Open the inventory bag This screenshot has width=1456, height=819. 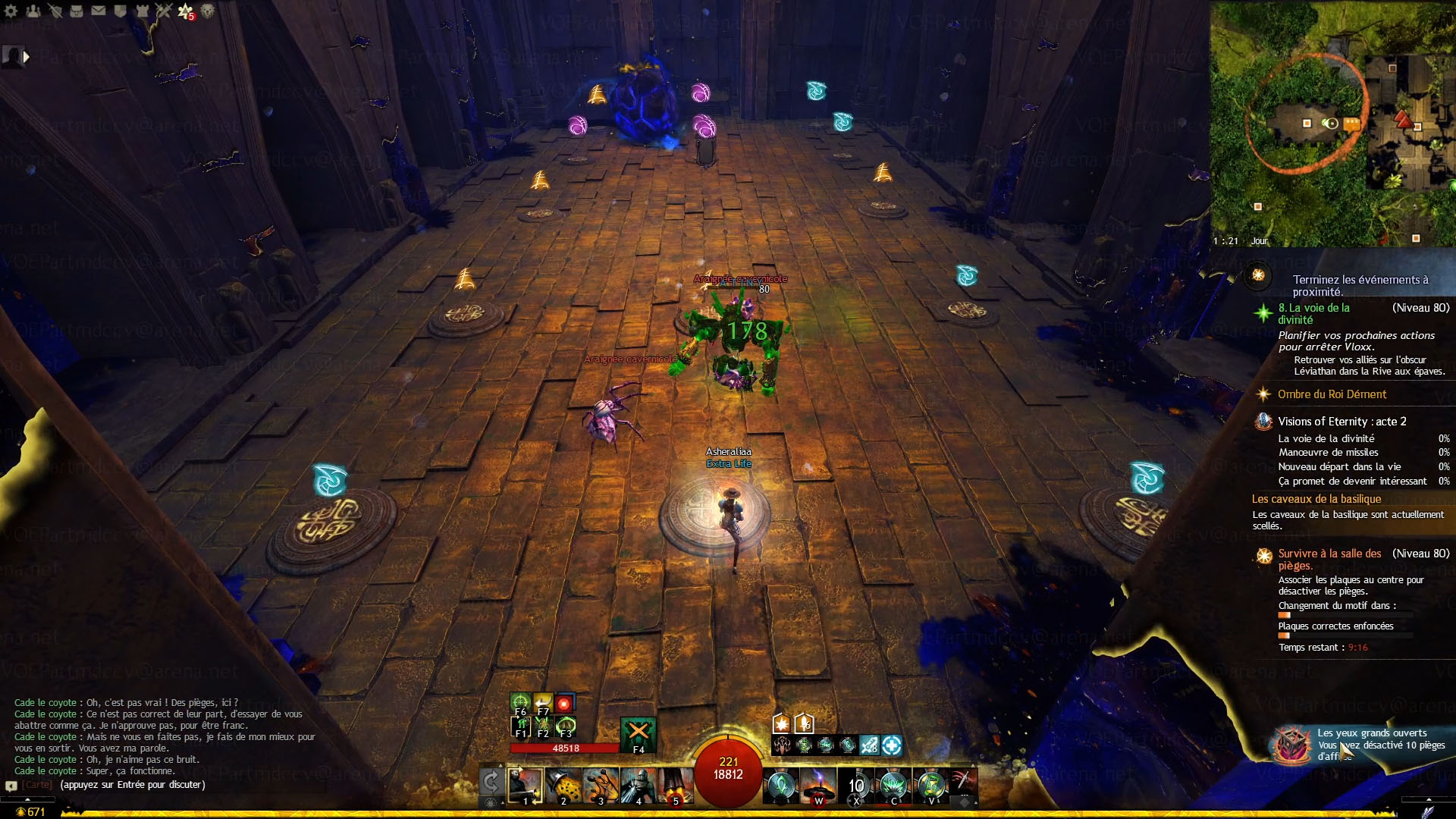pyautogui.click(x=77, y=11)
